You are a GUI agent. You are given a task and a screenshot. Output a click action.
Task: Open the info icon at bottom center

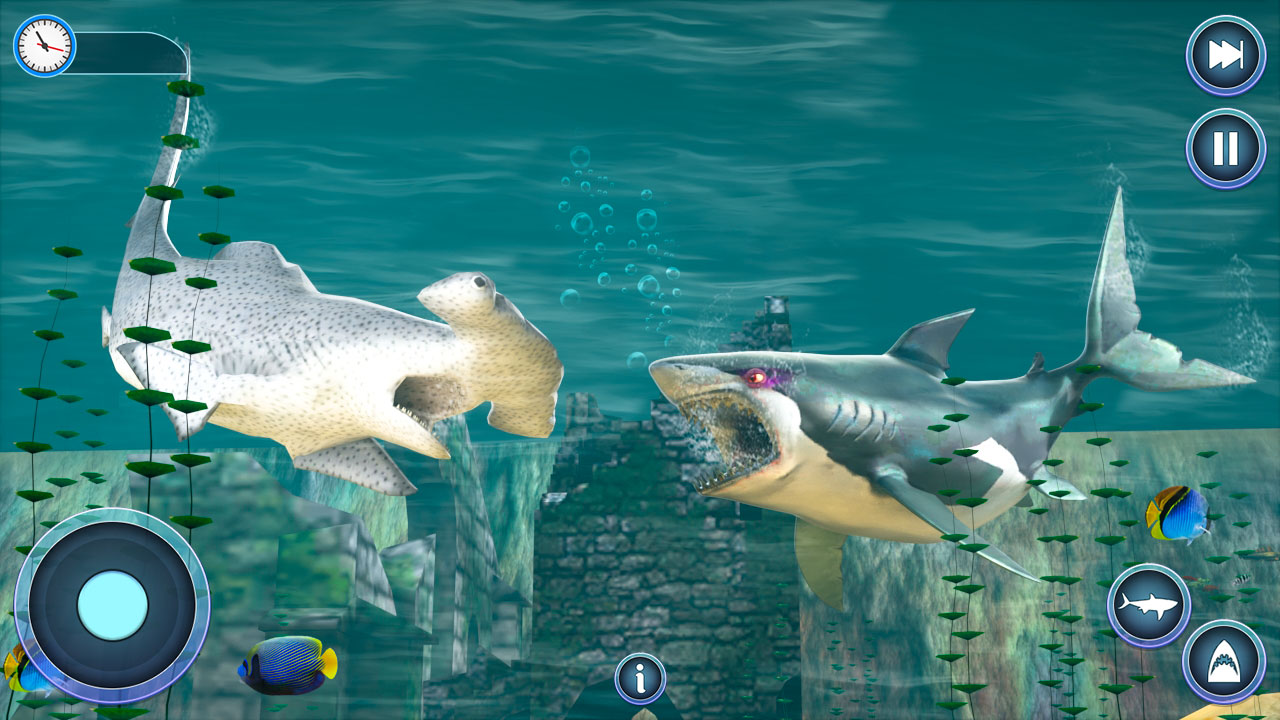point(639,676)
